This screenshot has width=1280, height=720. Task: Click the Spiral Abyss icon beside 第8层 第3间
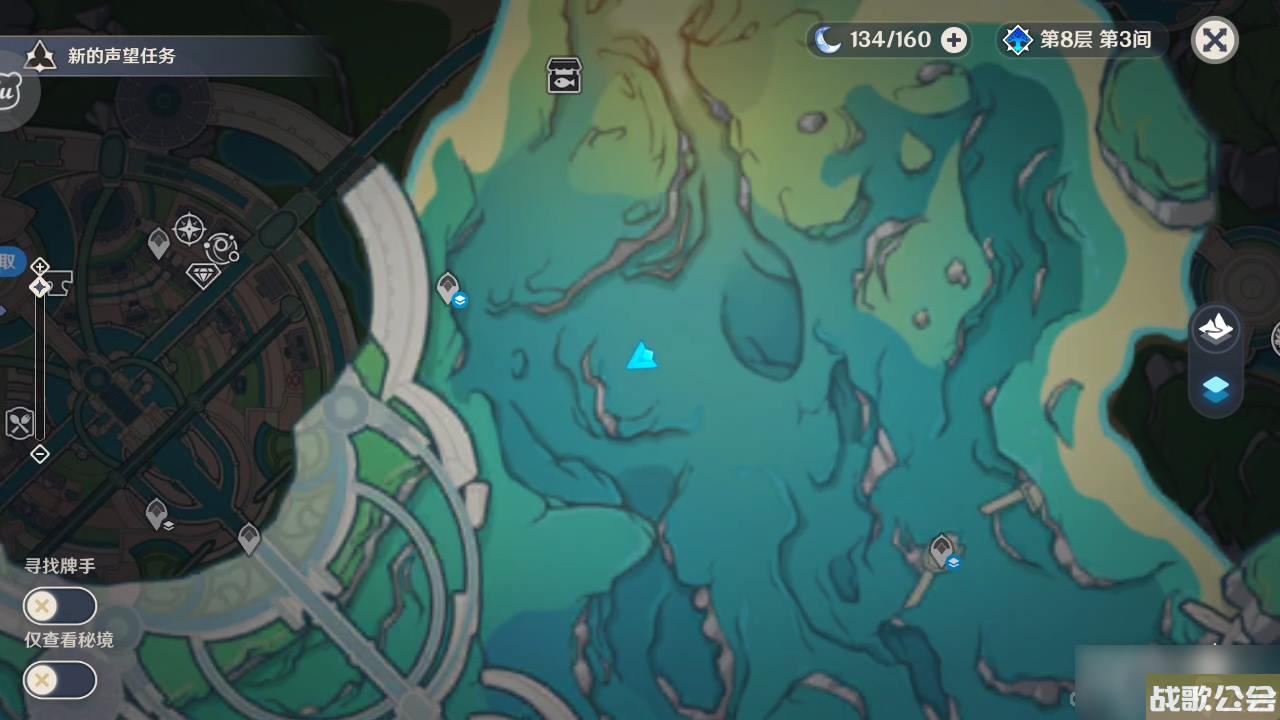(1017, 40)
